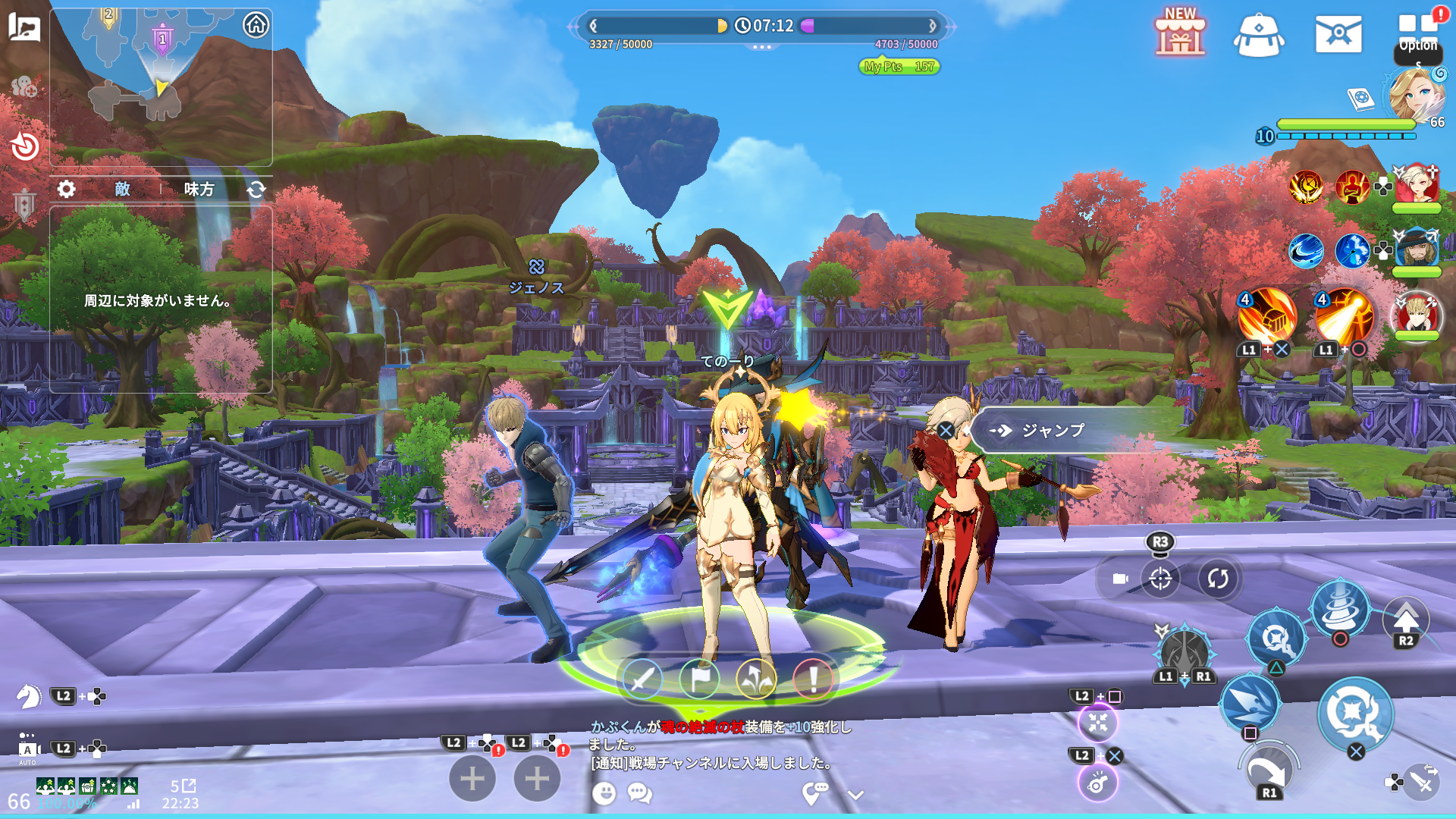Open the mail envelope icon
The height and width of the screenshot is (819, 1456).
pyautogui.click(x=1338, y=34)
